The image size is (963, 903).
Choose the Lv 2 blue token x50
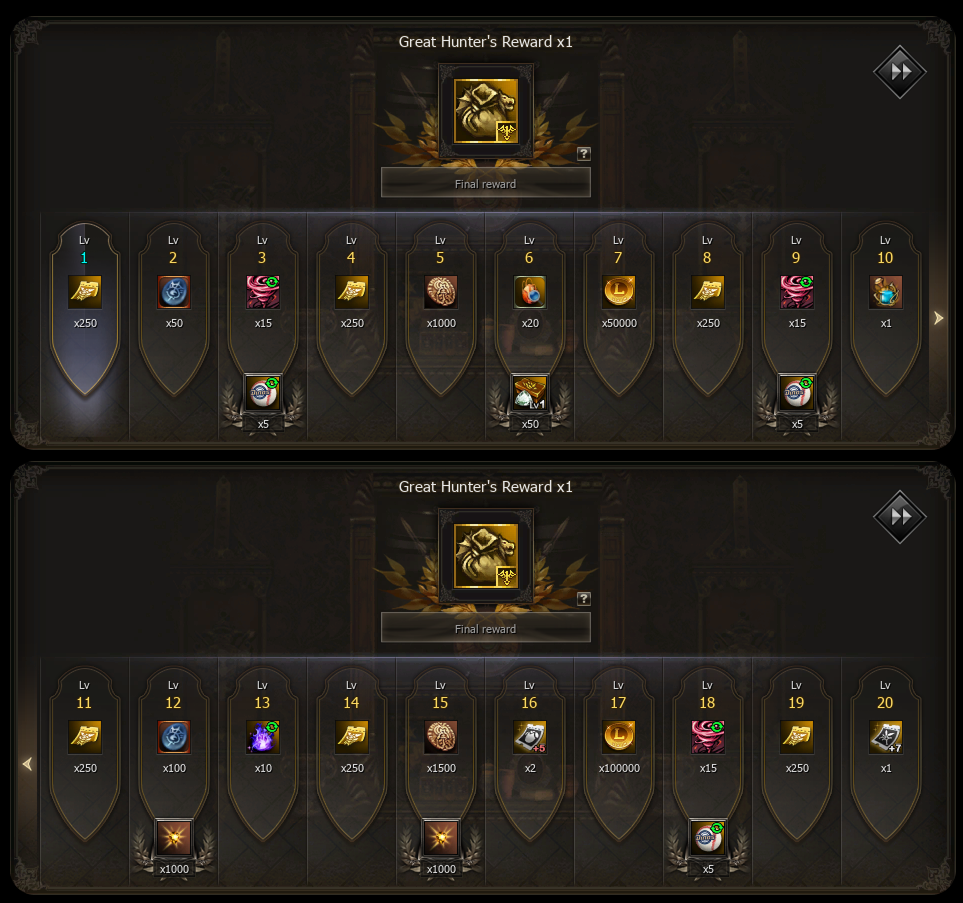pyautogui.click(x=173, y=292)
